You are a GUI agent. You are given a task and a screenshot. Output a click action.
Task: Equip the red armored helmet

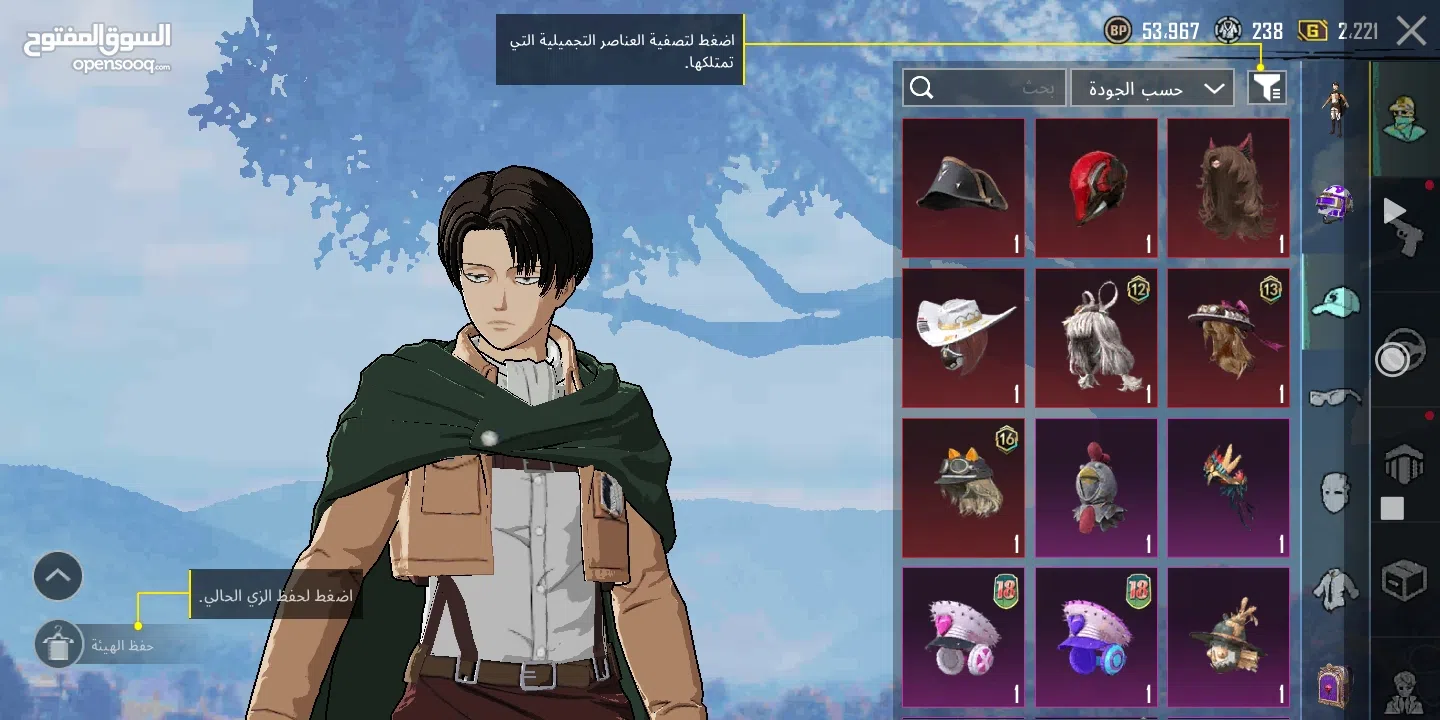point(1096,188)
